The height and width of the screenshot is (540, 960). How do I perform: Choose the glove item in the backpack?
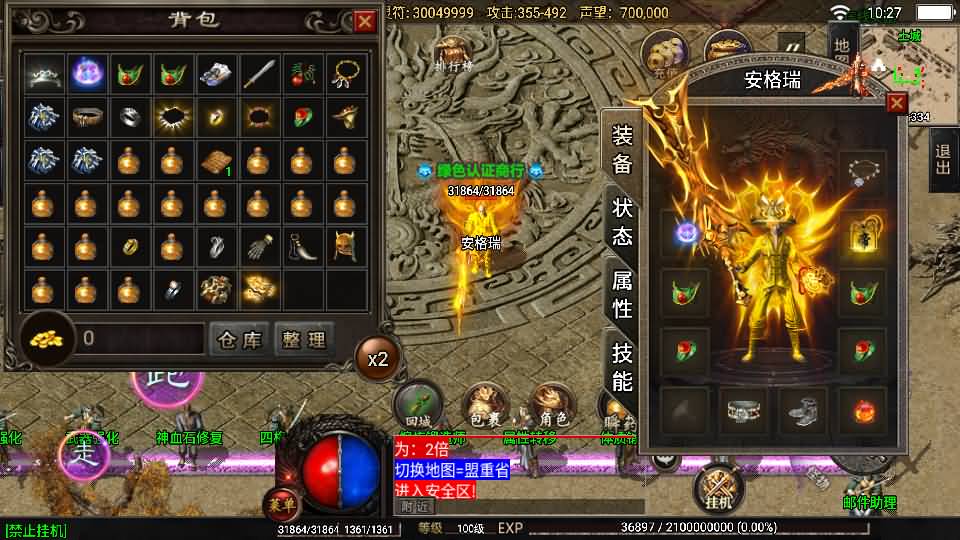click(259, 246)
